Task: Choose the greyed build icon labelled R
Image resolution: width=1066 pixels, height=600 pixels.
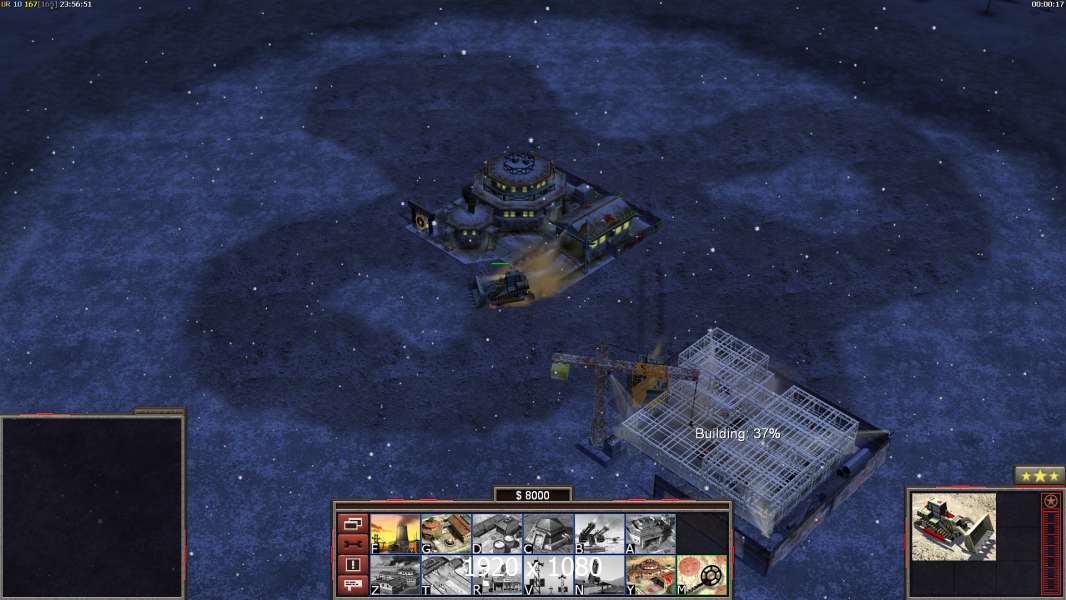Action: 497,575
